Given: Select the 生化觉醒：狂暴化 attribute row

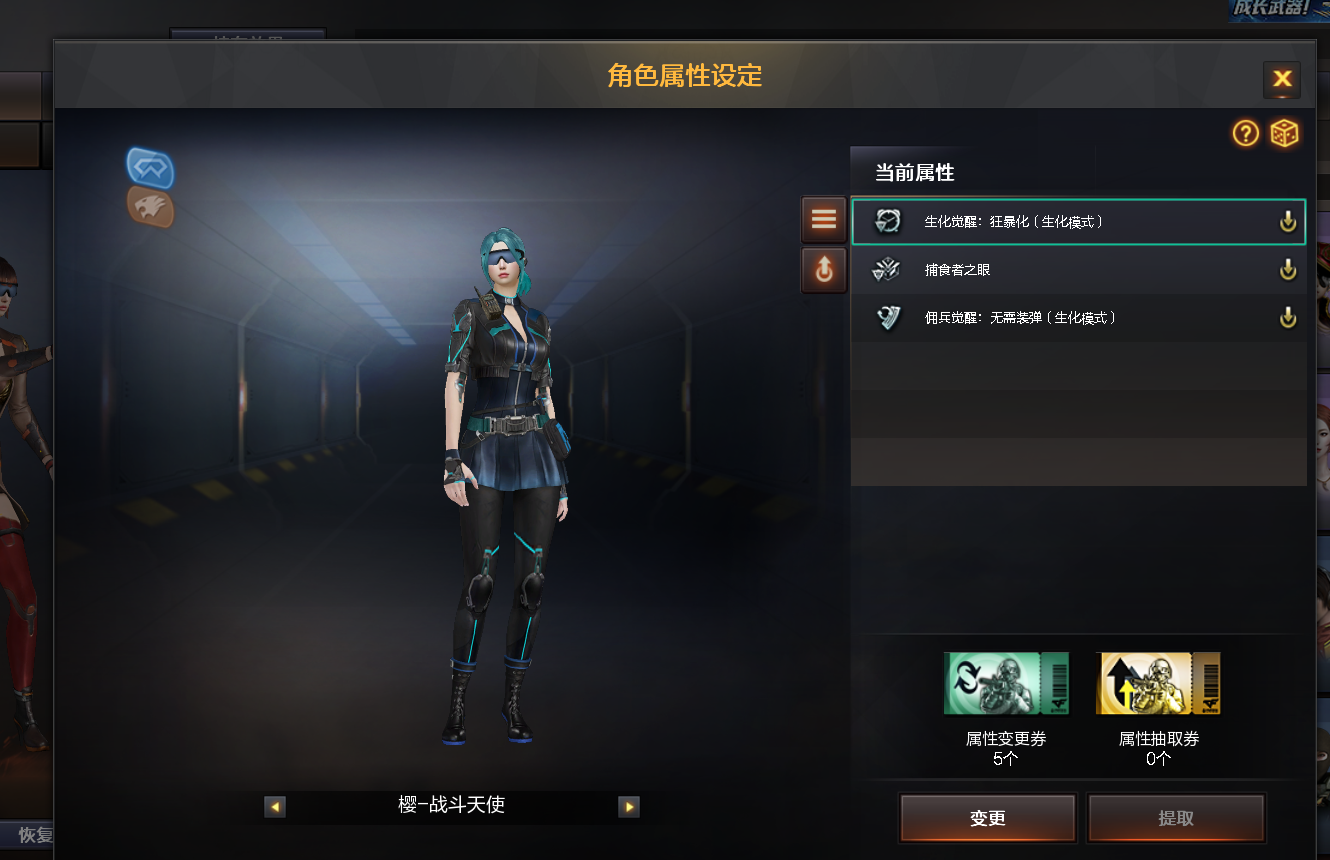Looking at the screenshot, I should point(1060,222).
